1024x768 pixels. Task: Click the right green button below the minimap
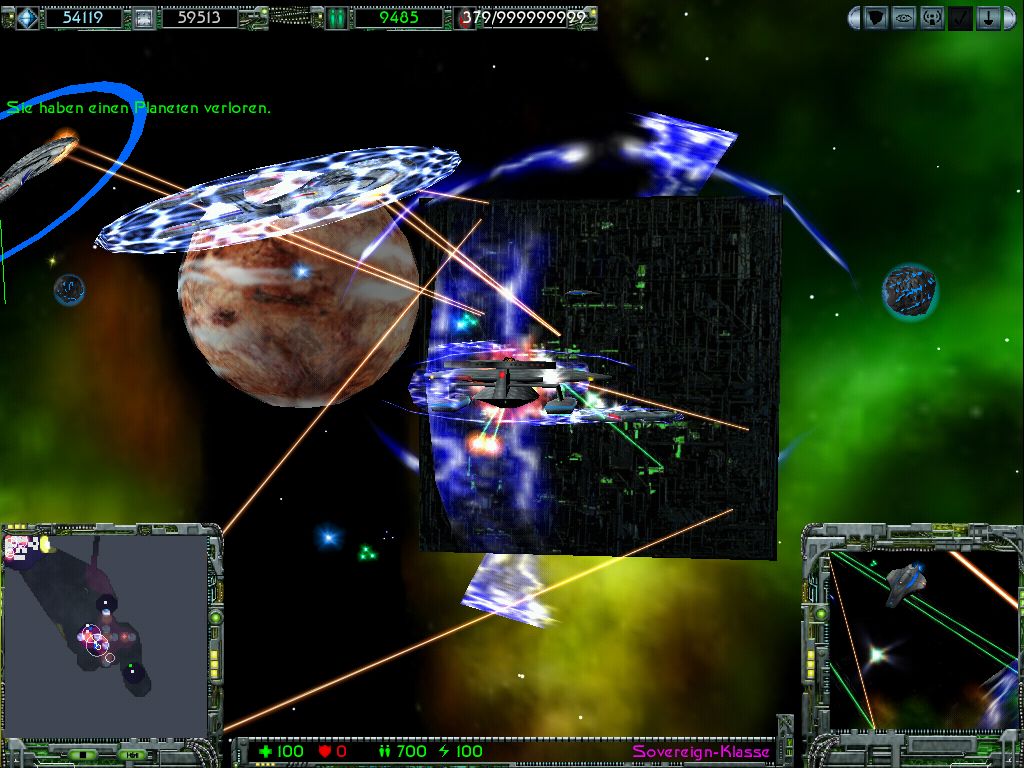[x=131, y=754]
